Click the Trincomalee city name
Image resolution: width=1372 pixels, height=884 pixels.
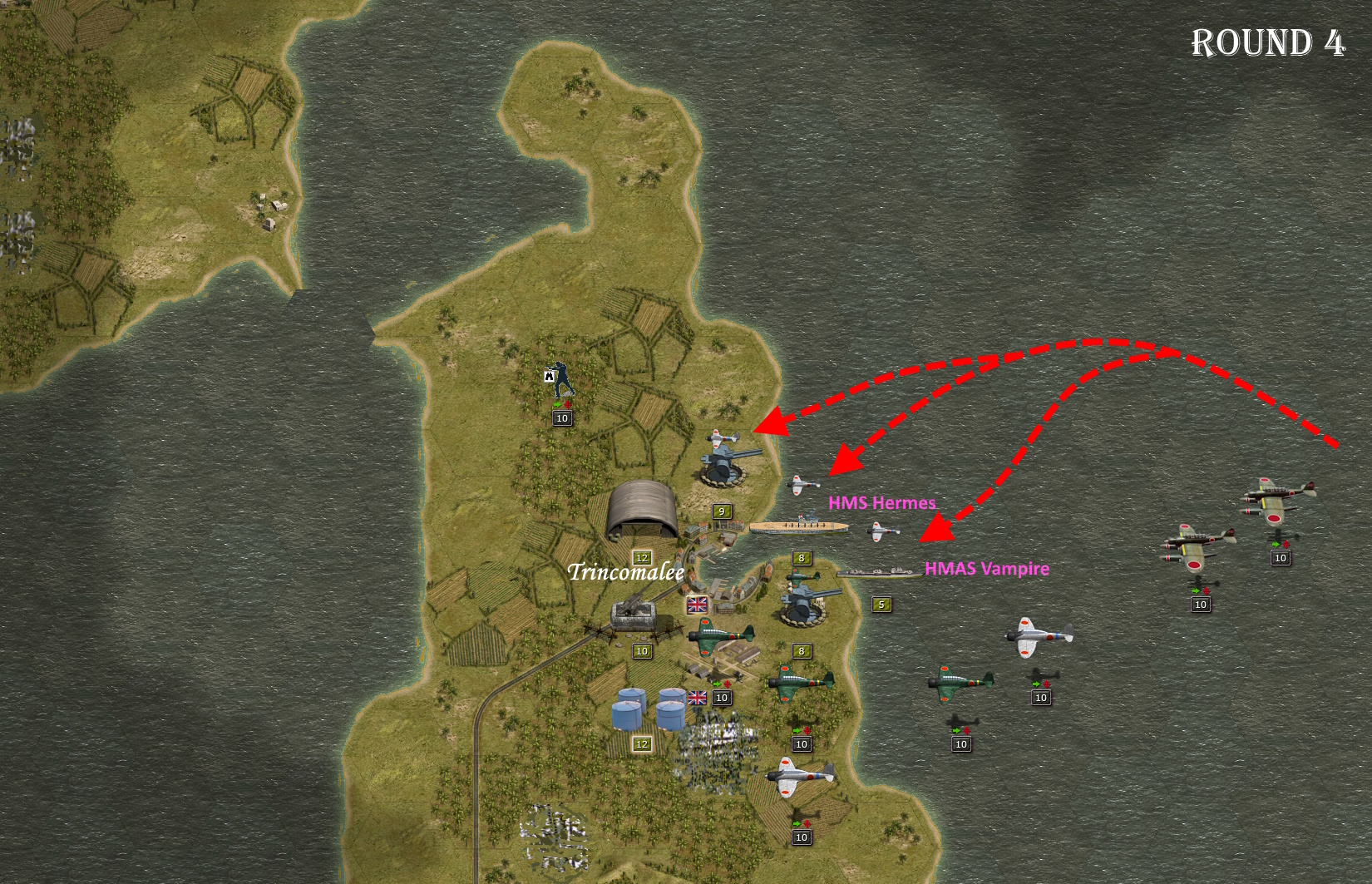(625, 573)
